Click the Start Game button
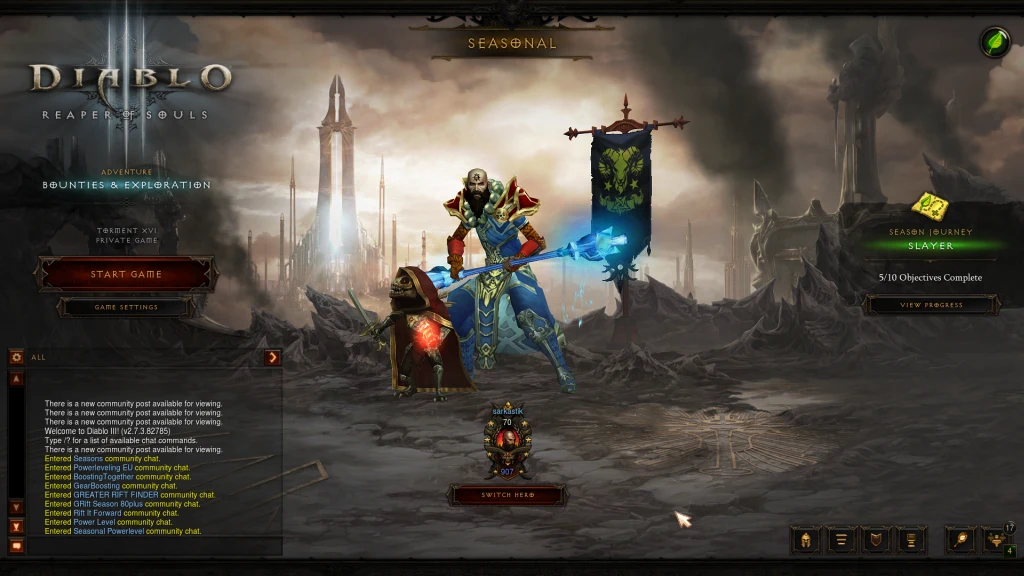Image resolution: width=1024 pixels, height=576 pixels. tap(126, 274)
